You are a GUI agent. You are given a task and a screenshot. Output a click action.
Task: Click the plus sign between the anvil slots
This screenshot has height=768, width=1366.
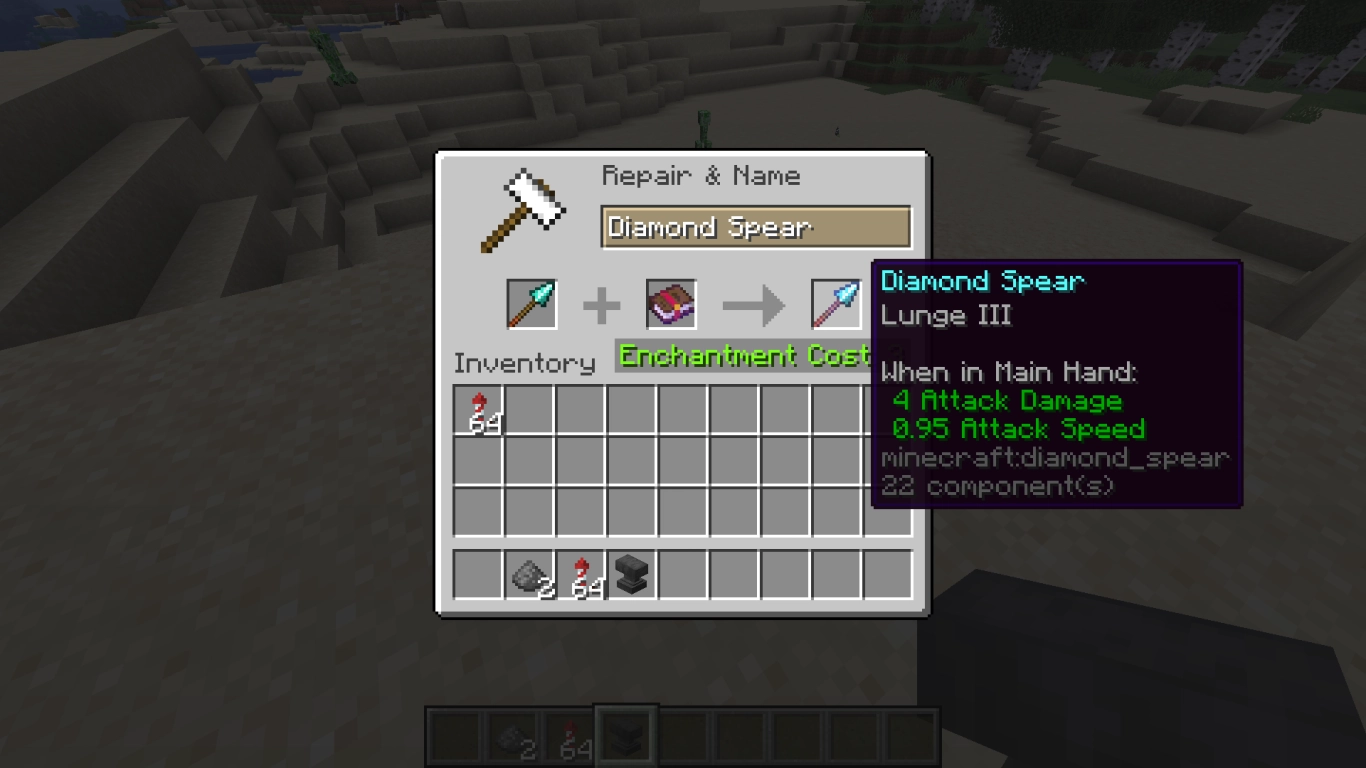click(601, 304)
